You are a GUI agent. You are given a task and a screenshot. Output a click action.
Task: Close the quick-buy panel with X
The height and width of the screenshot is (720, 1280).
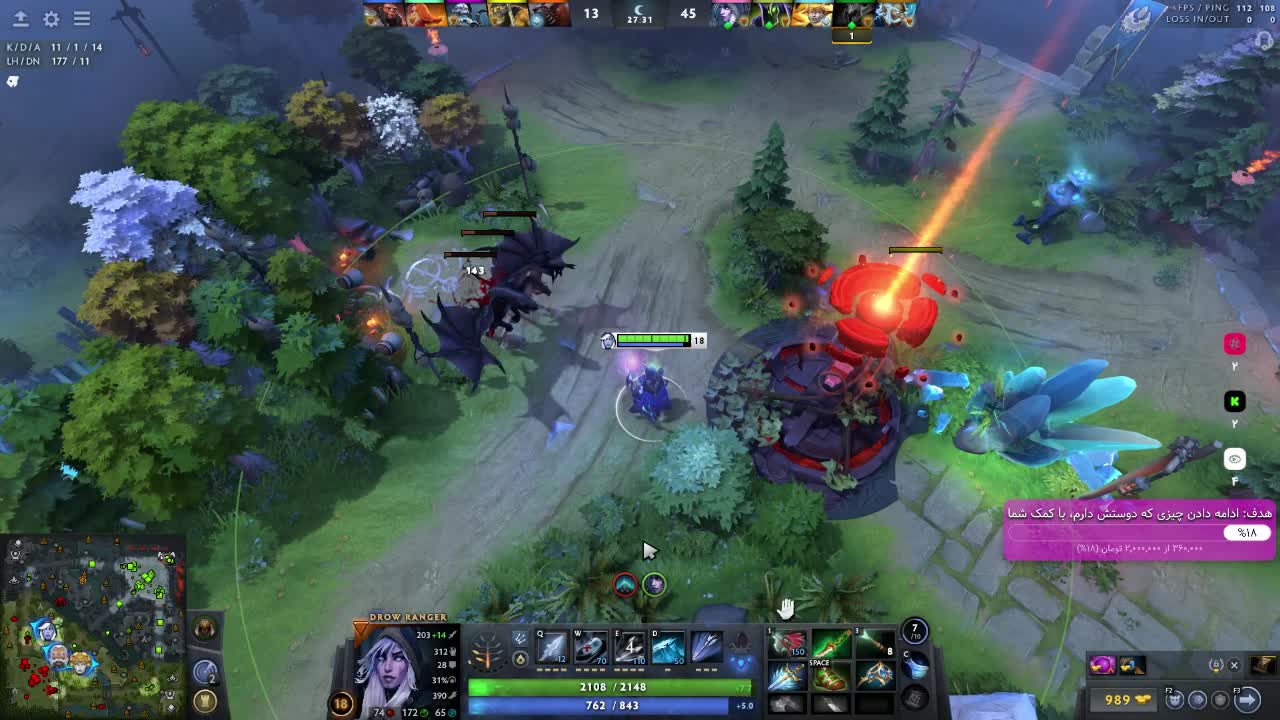[x=1234, y=665]
